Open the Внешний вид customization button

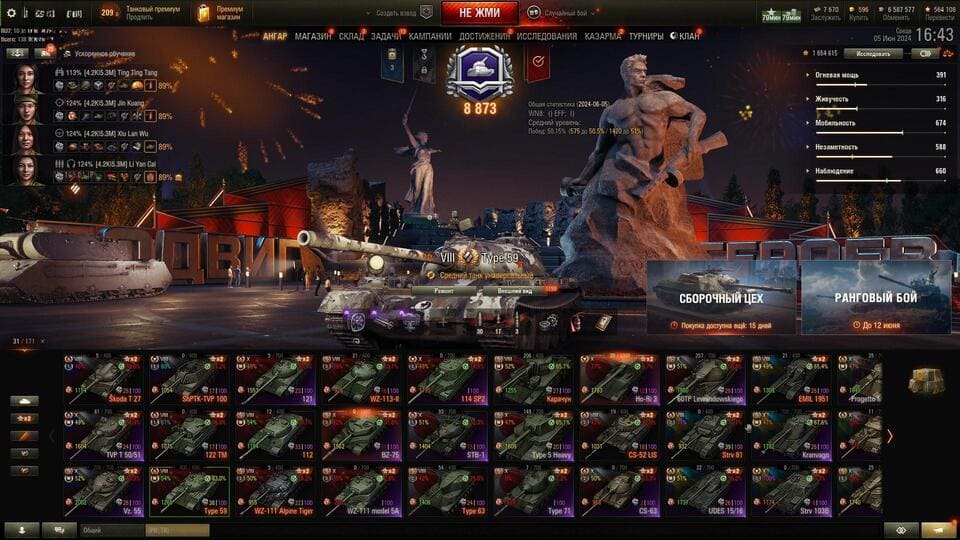511,290
